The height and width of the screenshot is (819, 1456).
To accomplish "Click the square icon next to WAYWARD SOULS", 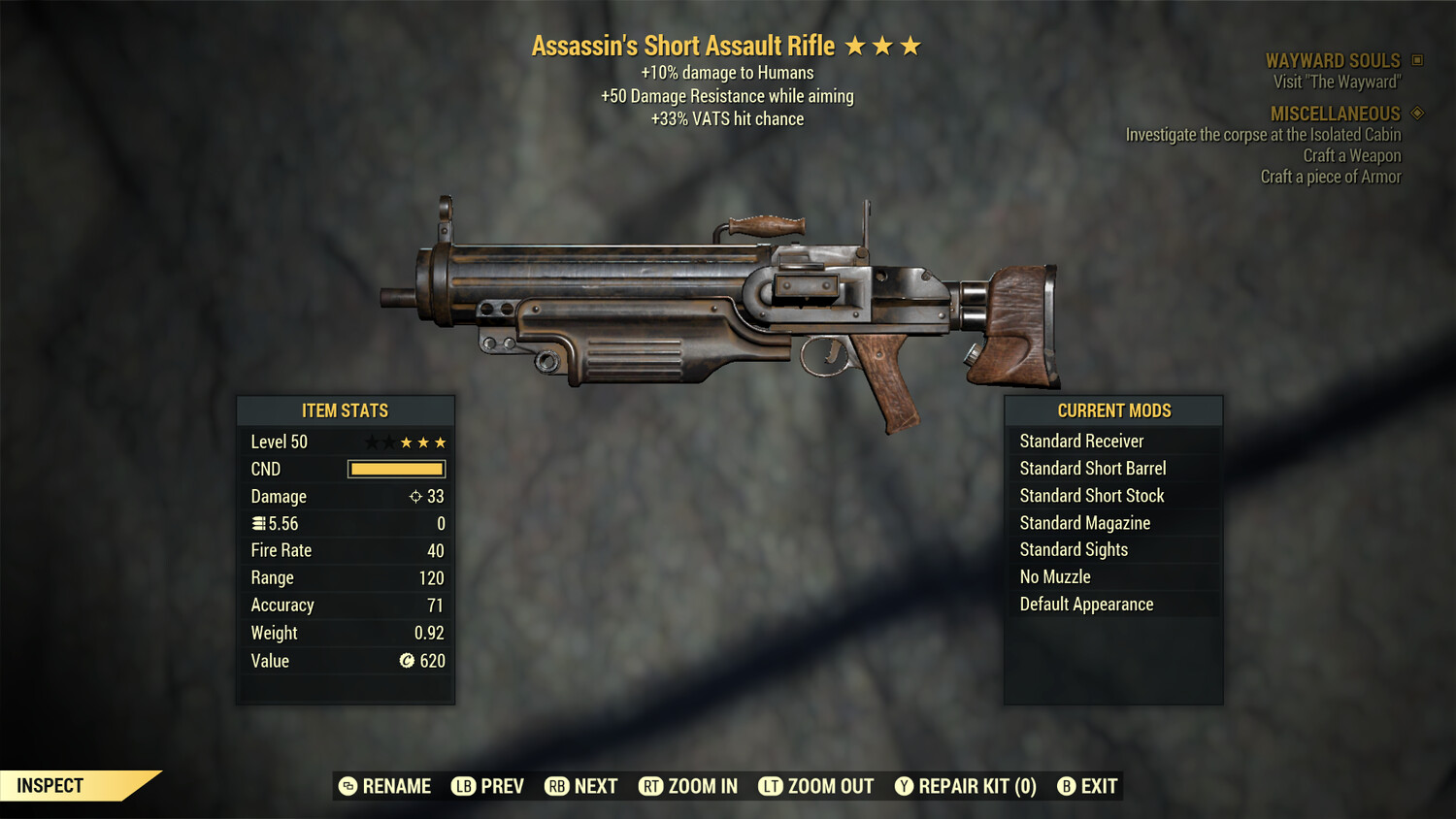I will pos(1415,60).
